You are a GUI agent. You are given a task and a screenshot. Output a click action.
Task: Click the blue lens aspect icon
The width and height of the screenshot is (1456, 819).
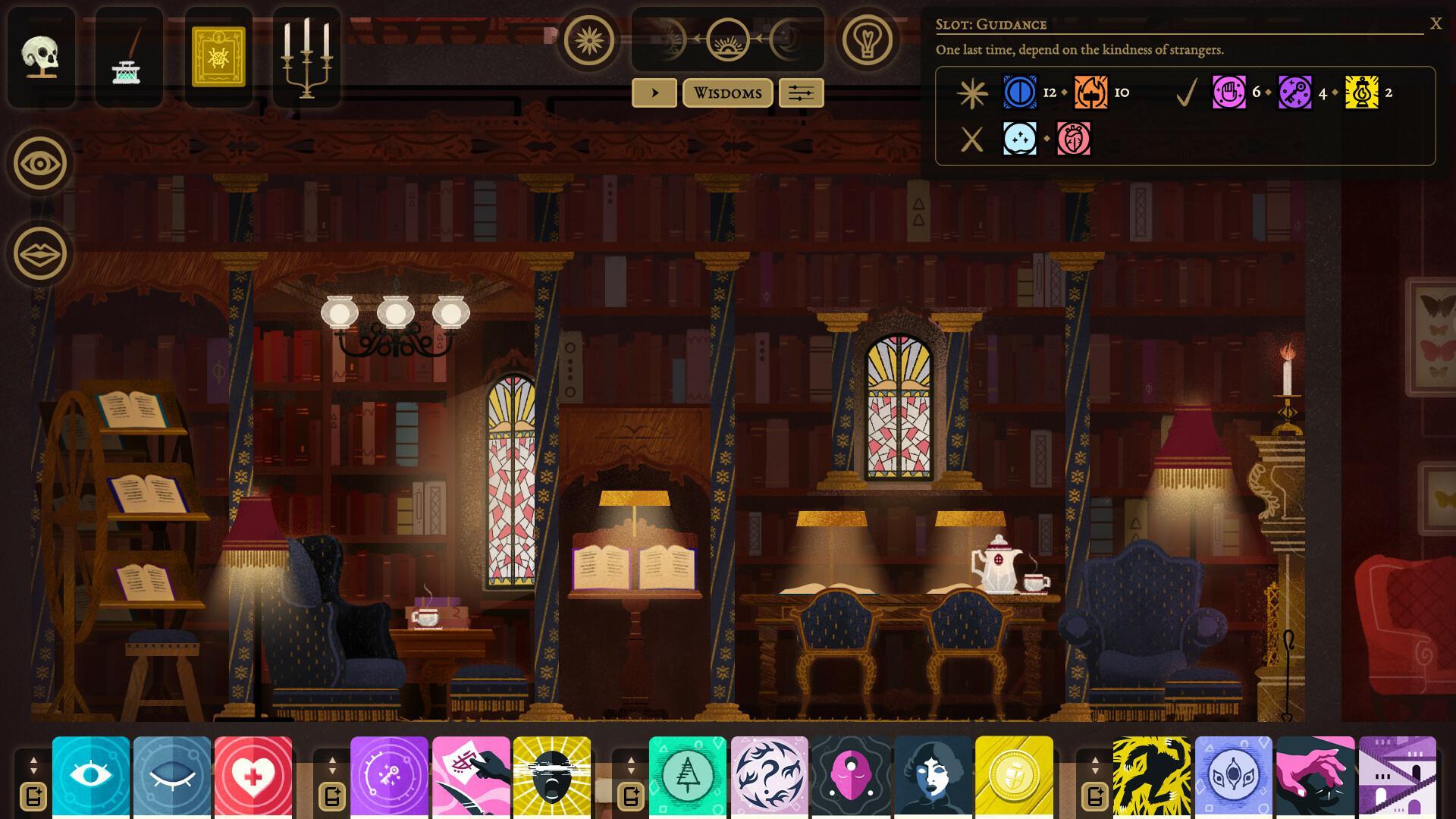pyautogui.click(x=1020, y=93)
